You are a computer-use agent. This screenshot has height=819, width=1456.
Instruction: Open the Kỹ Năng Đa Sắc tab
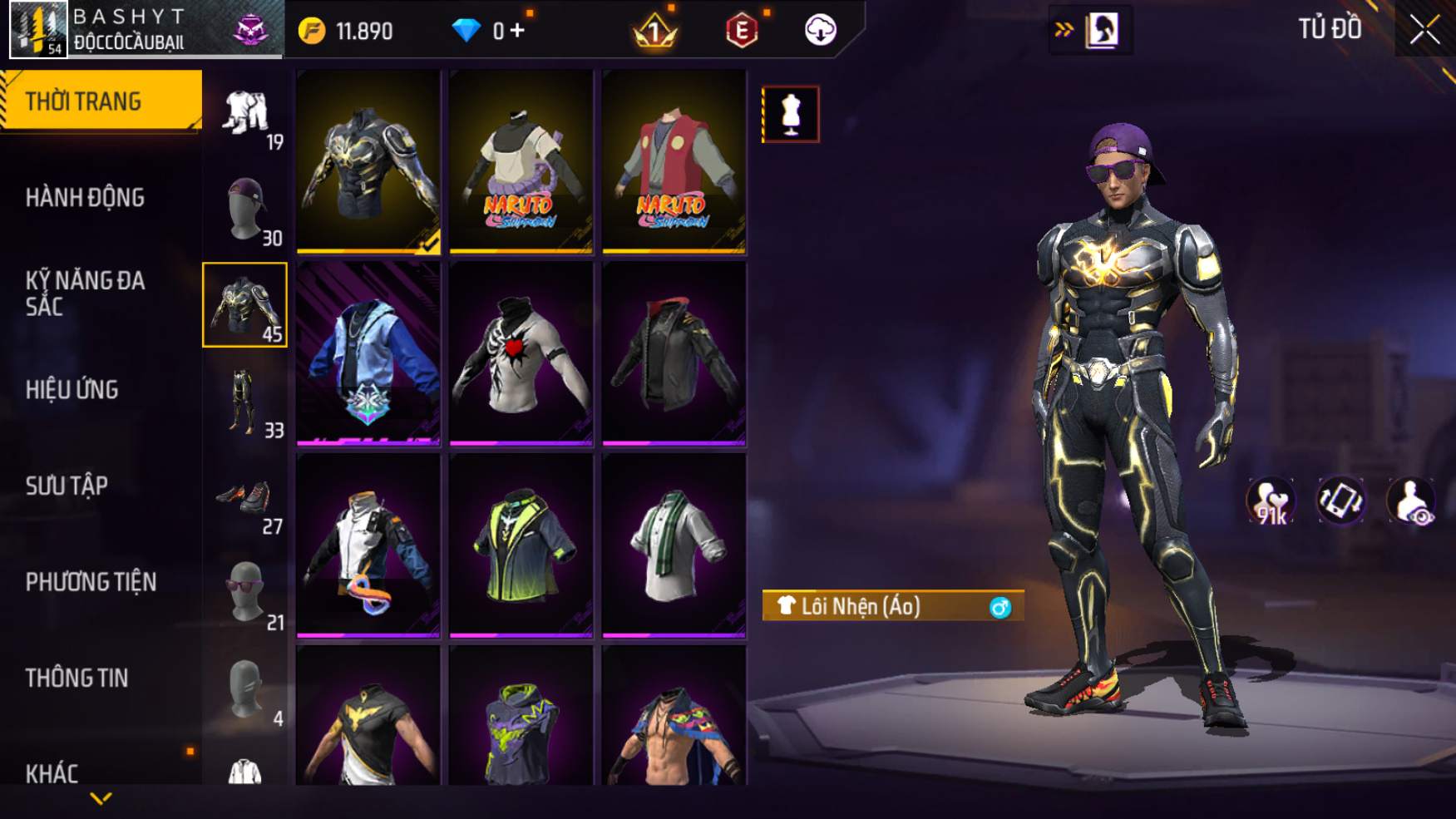point(85,294)
